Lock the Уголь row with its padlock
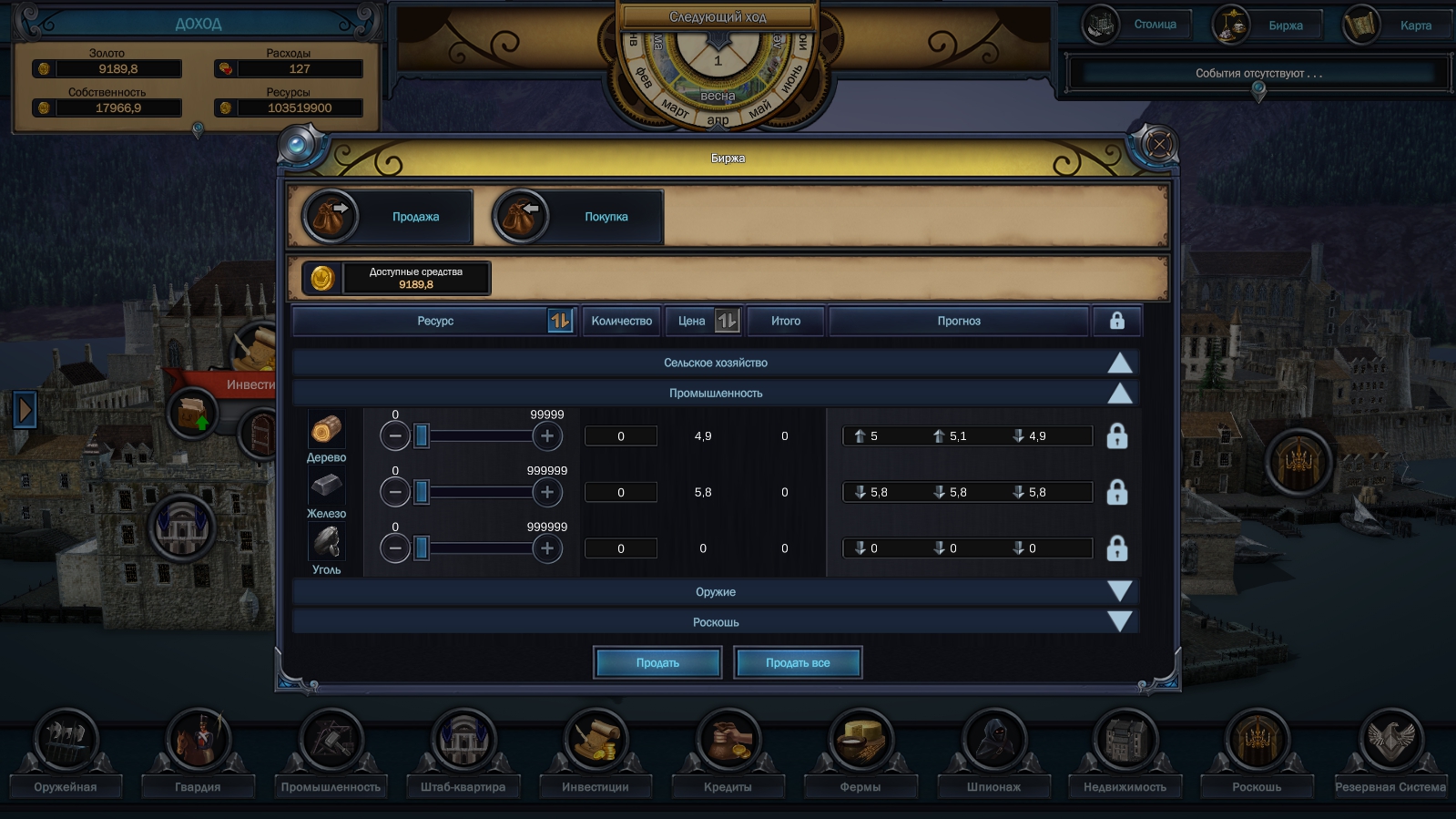 (1117, 548)
